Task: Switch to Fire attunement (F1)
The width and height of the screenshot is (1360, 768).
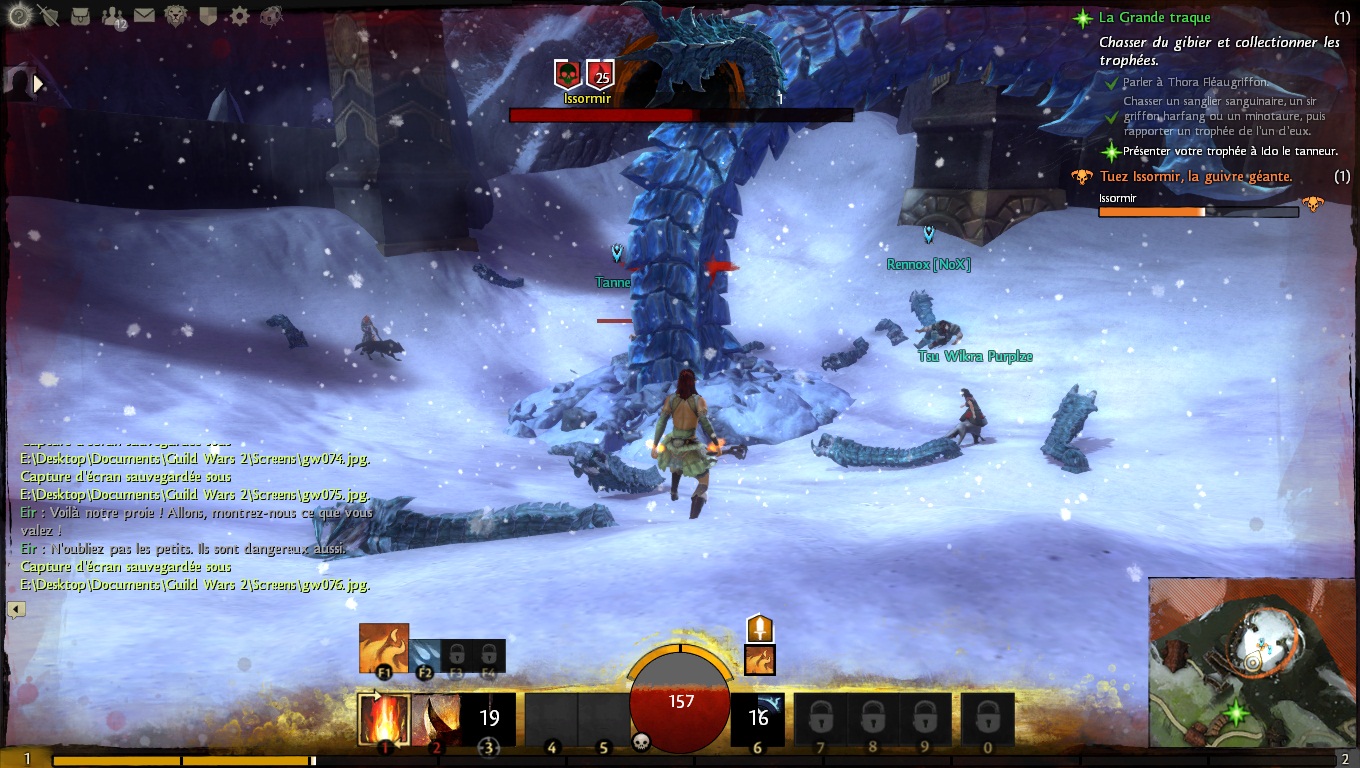Action: click(x=384, y=649)
